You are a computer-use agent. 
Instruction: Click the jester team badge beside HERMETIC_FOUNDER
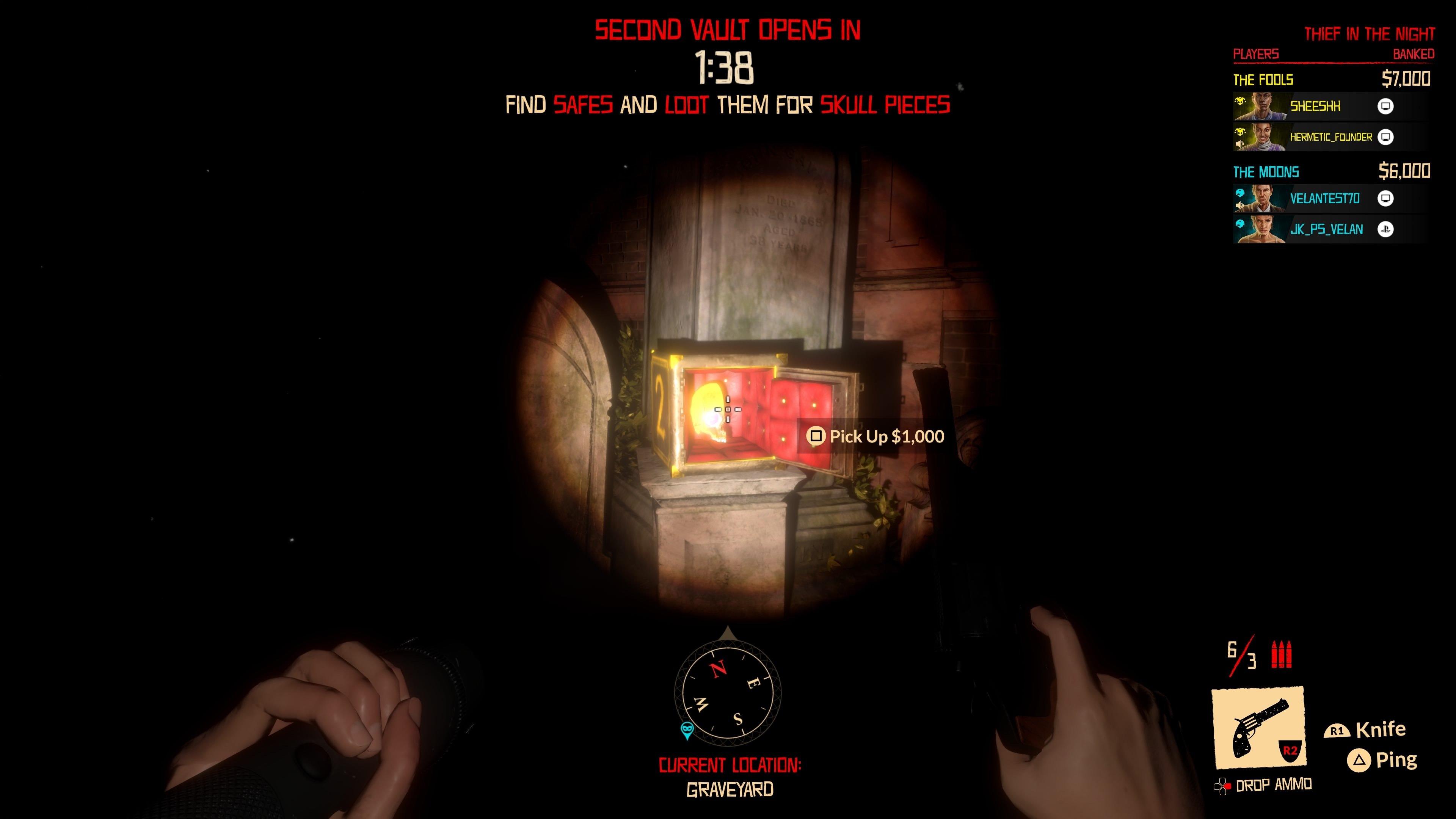tap(1241, 132)
